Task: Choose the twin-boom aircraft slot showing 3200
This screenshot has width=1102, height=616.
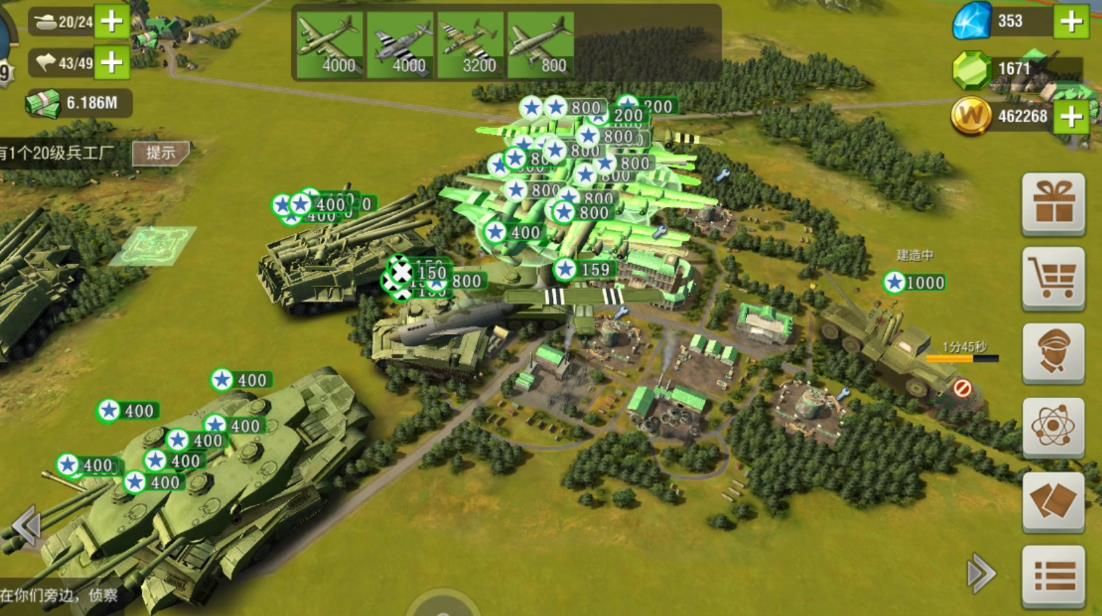Action: 470,45
